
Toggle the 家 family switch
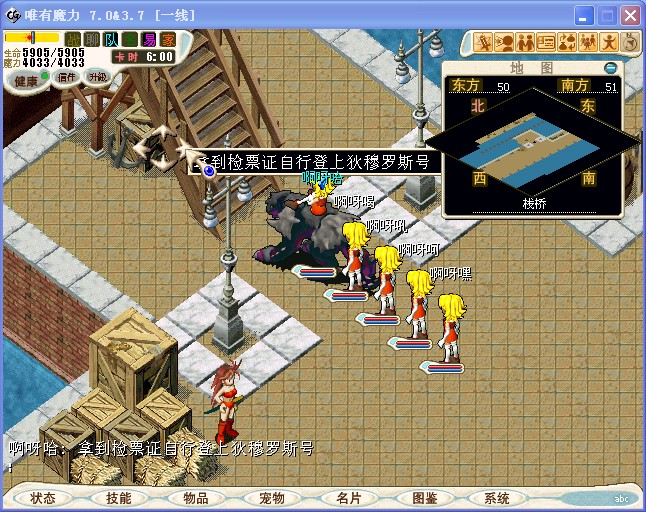click(167, 39)
